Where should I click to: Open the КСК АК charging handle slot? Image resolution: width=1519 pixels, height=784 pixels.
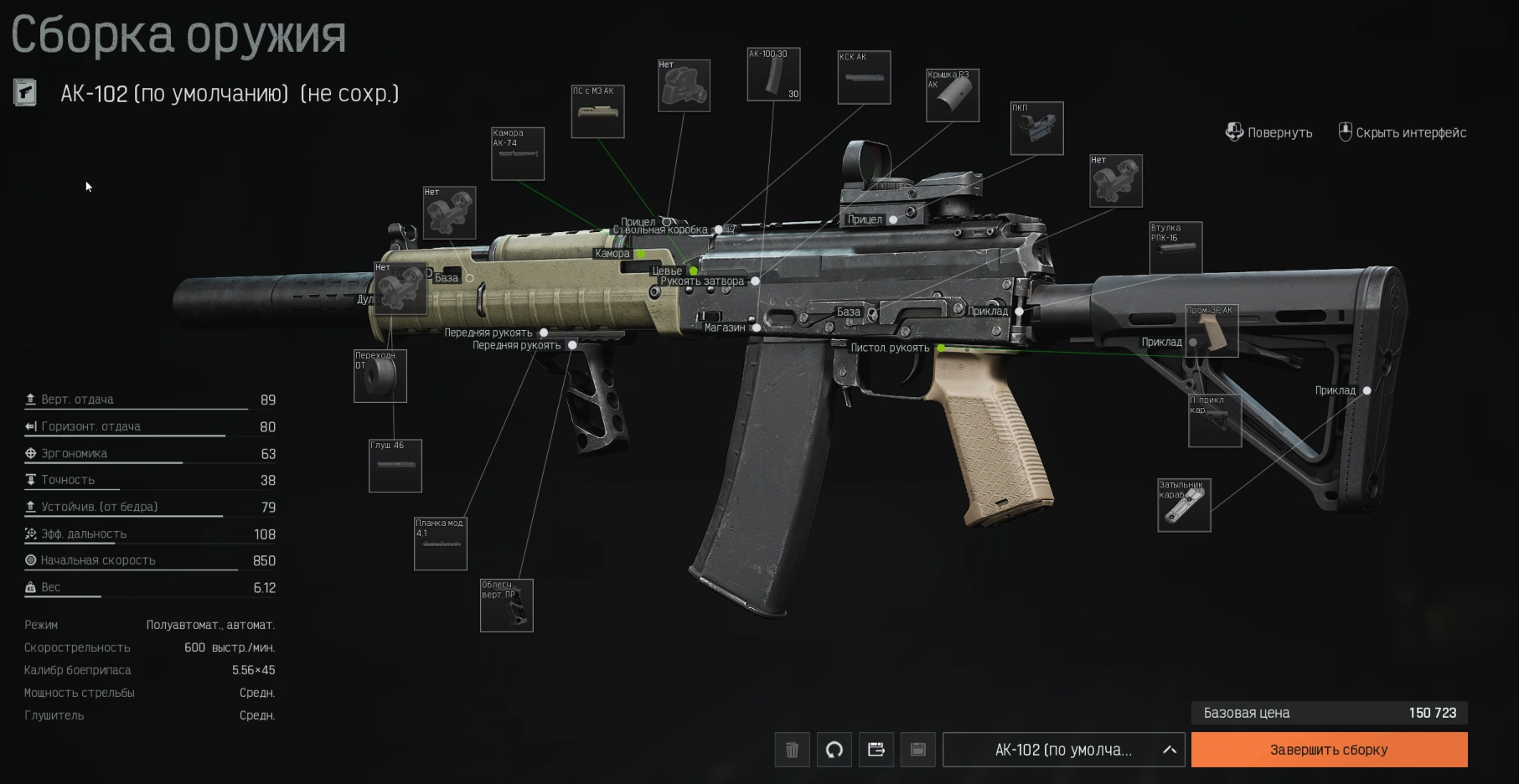pos(864,78)
